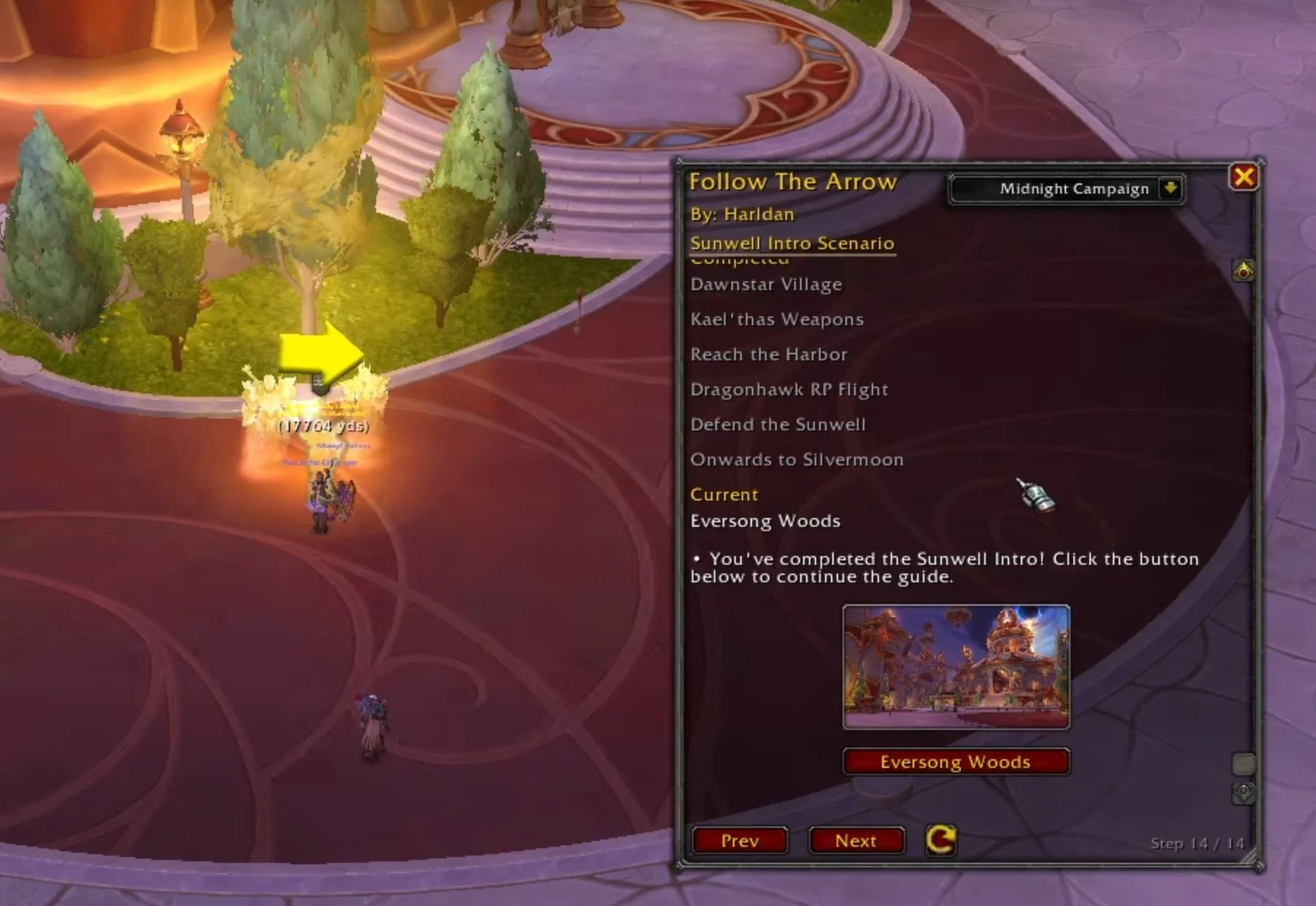The height and width of the screenshot is (906, 1316).
Task: Select the Reach the Harbor step
Action: coord(769,354)
